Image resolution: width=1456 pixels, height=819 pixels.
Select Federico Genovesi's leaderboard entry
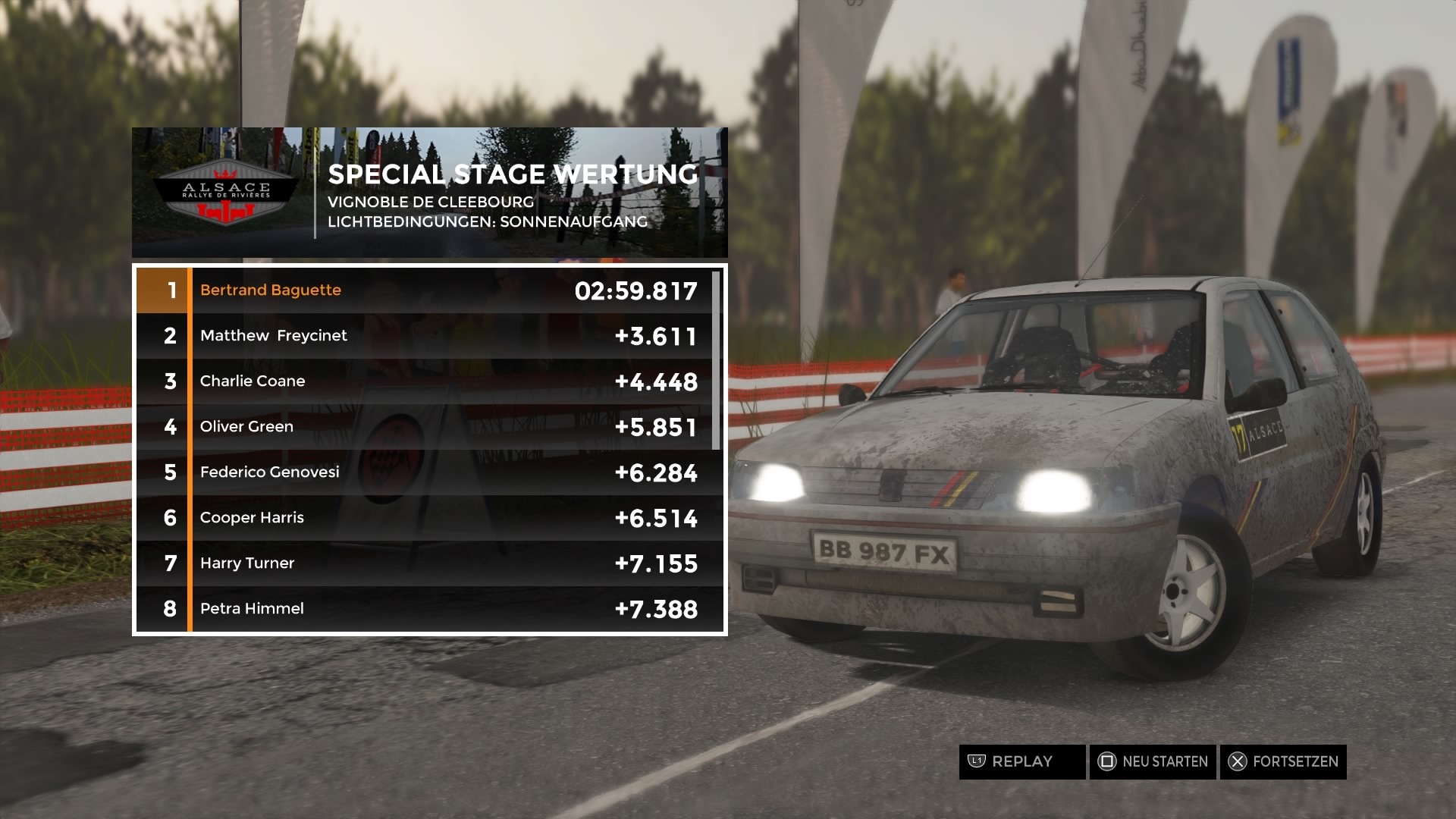[x=429, y=472]
